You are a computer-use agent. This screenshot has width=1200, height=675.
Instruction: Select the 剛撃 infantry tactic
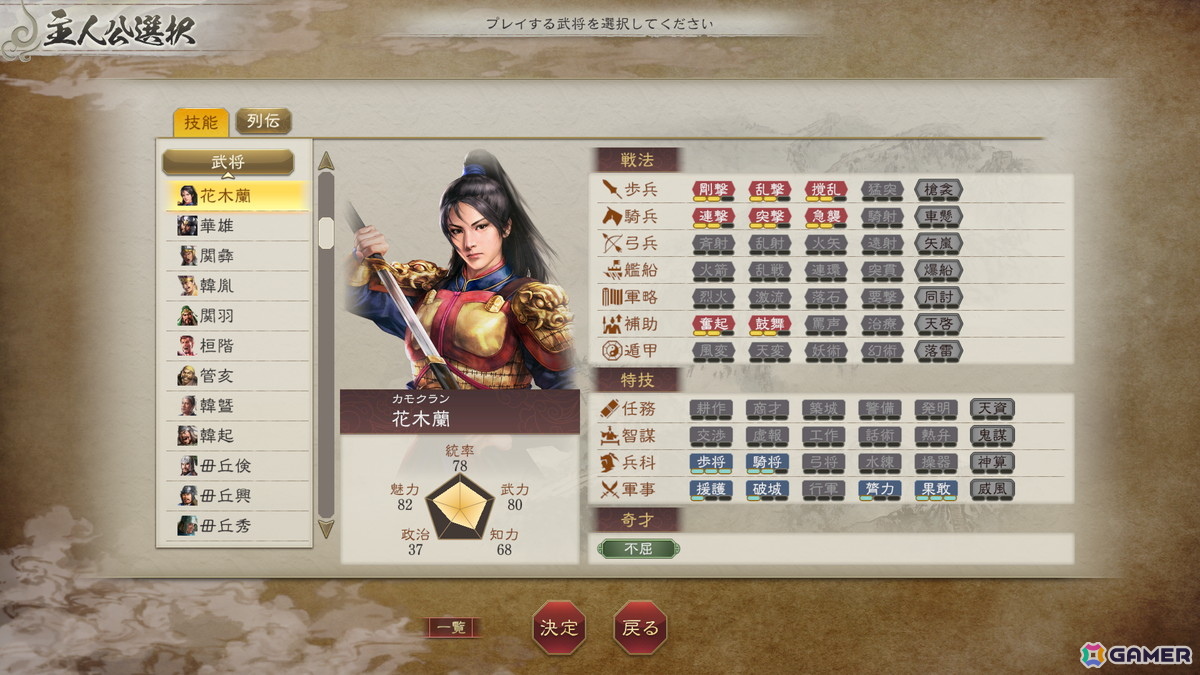pyautogui.click(x=713, y=189)
